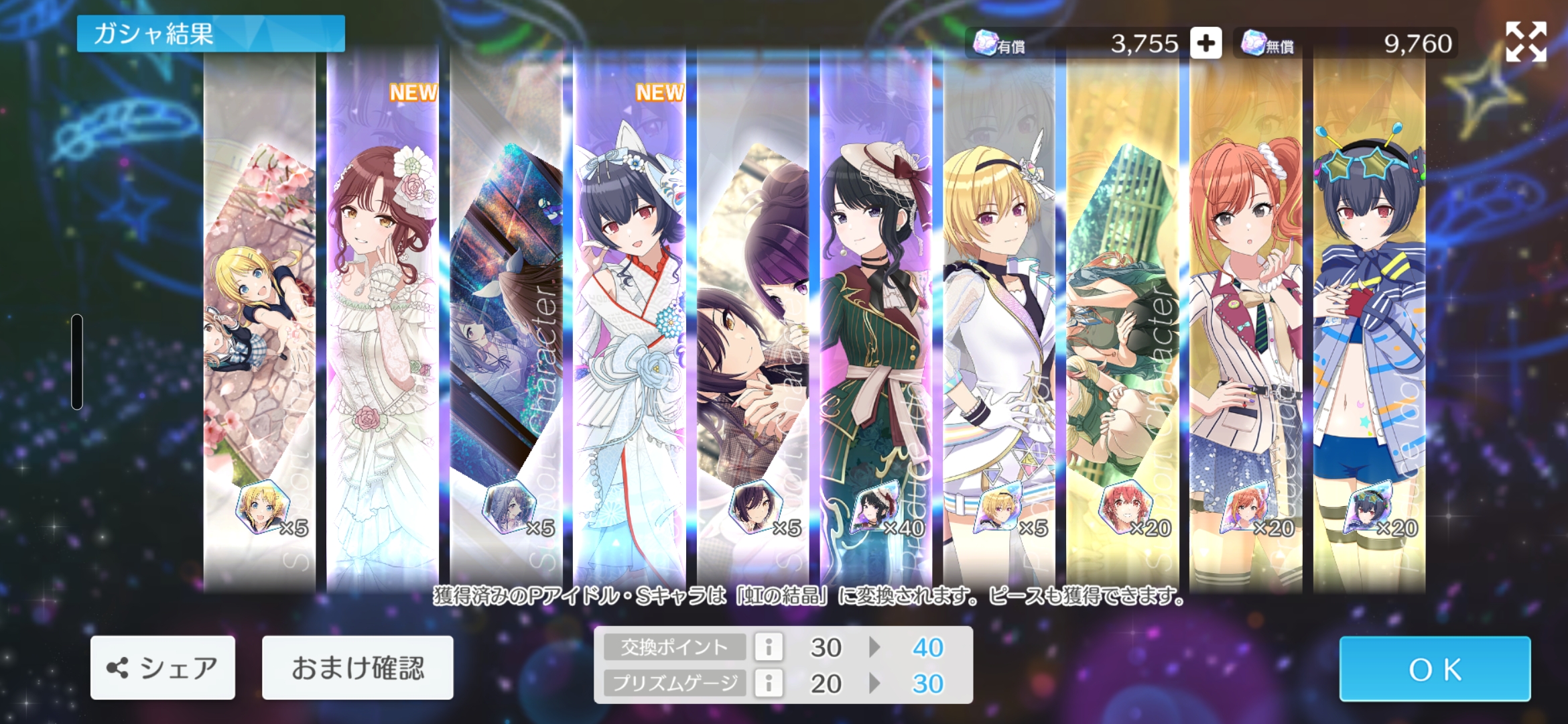Select the NEW white wedding dress idol card

[383, 322]
